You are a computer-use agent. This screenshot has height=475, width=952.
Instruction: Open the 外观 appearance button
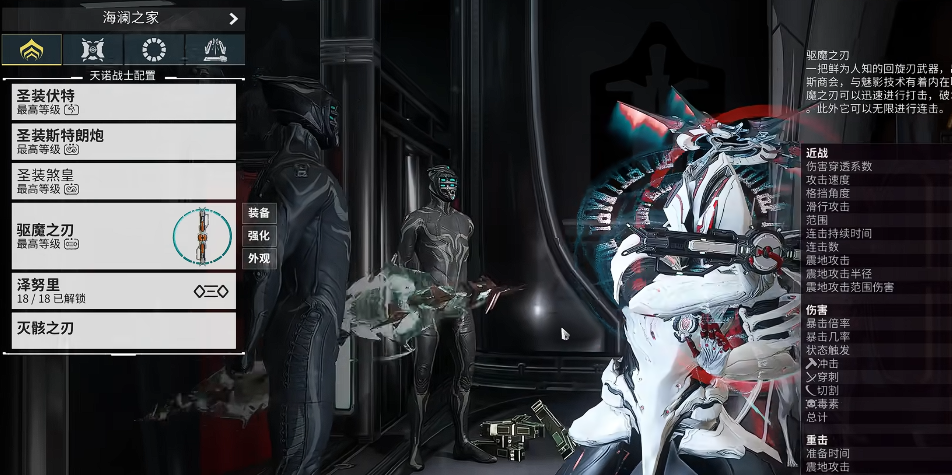259,258
